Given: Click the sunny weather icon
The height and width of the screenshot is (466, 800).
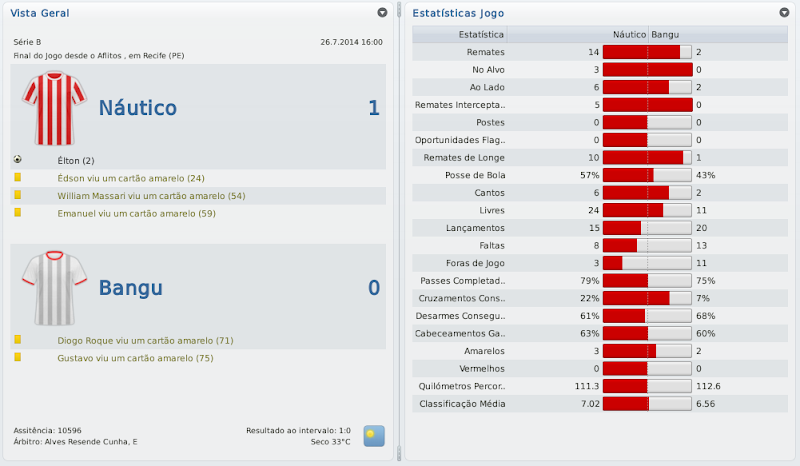Looking at the screenshot, I should coord(373,435).
